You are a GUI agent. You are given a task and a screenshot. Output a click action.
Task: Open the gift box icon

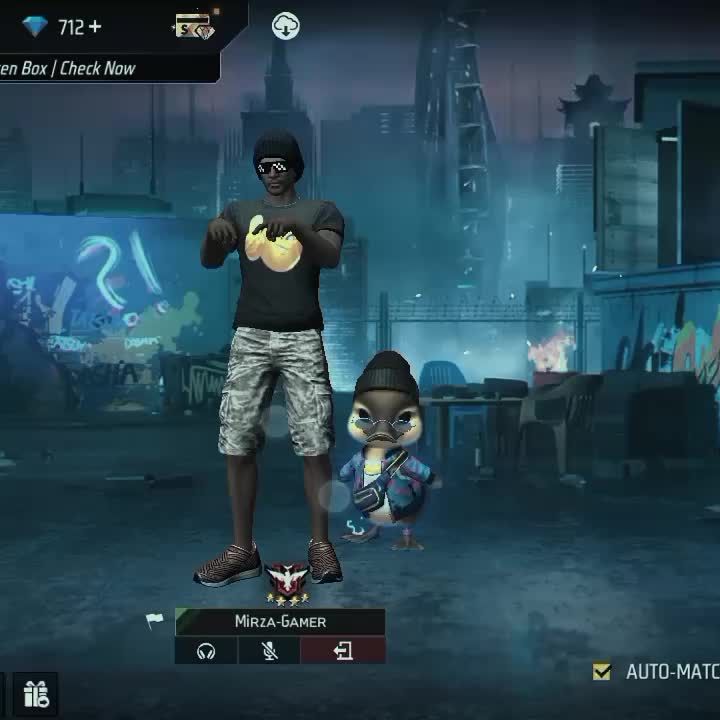36,693
